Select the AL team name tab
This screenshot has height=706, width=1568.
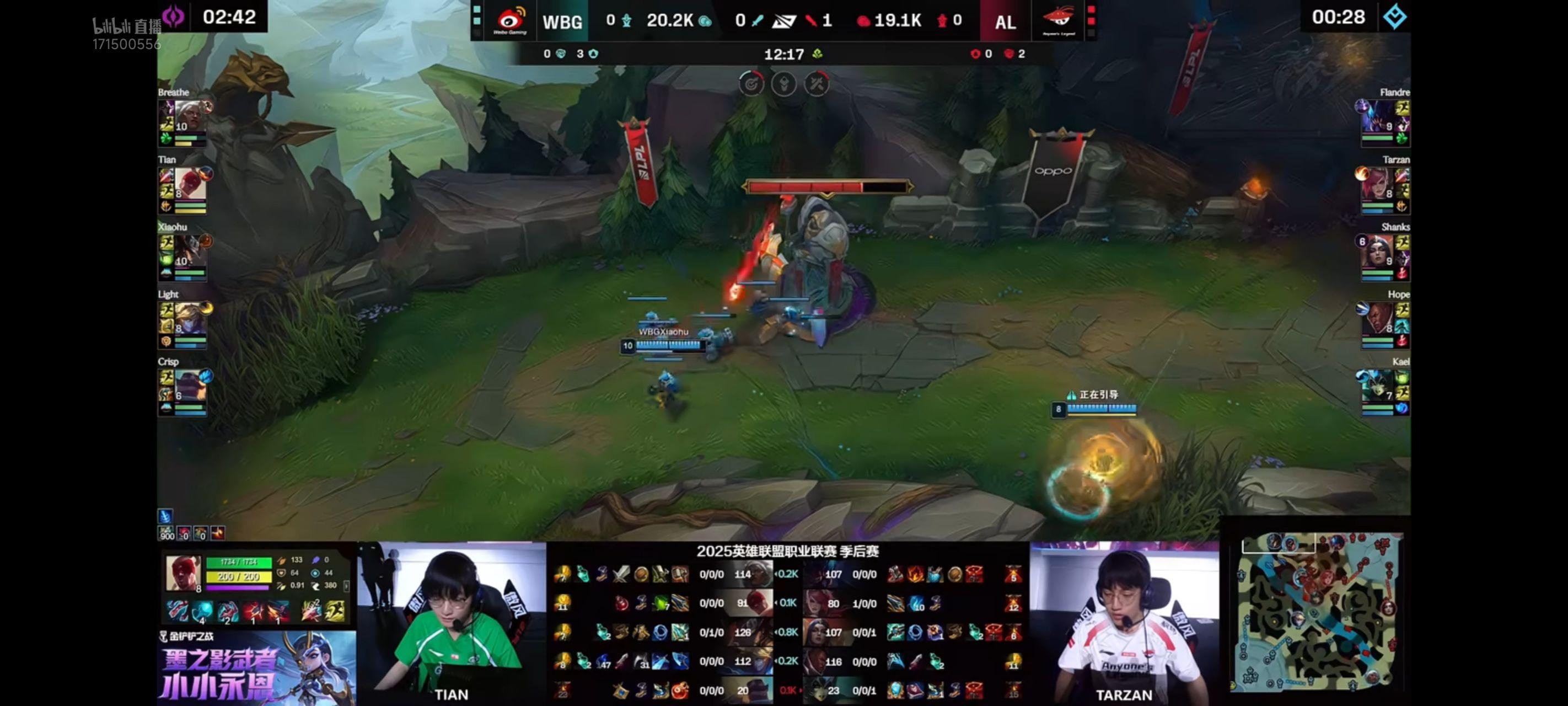1006,22
